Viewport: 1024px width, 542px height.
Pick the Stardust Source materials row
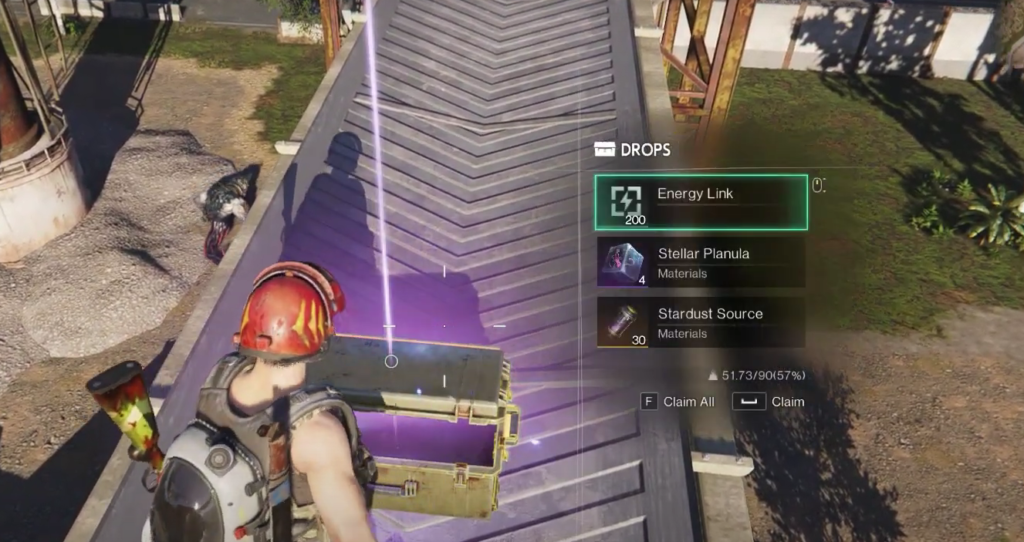click(700, 322)
